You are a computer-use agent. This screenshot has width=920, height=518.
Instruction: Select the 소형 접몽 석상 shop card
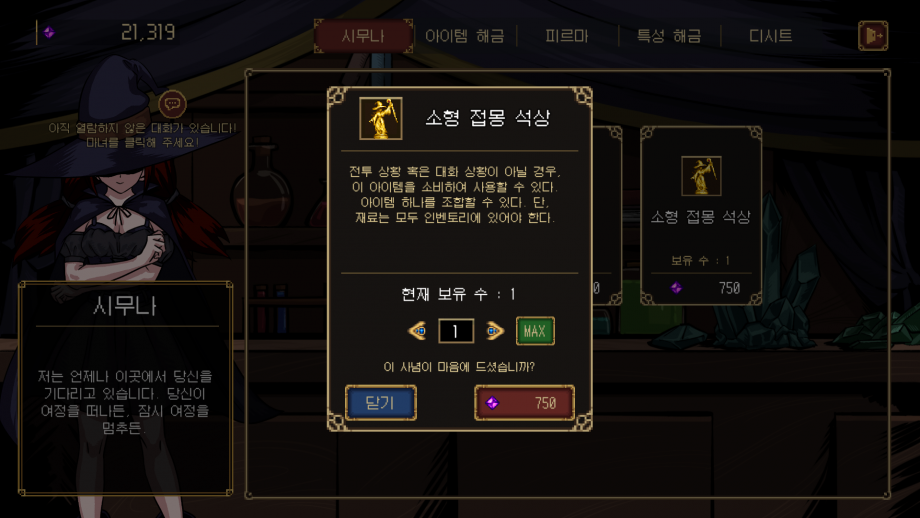pos(700,215)
